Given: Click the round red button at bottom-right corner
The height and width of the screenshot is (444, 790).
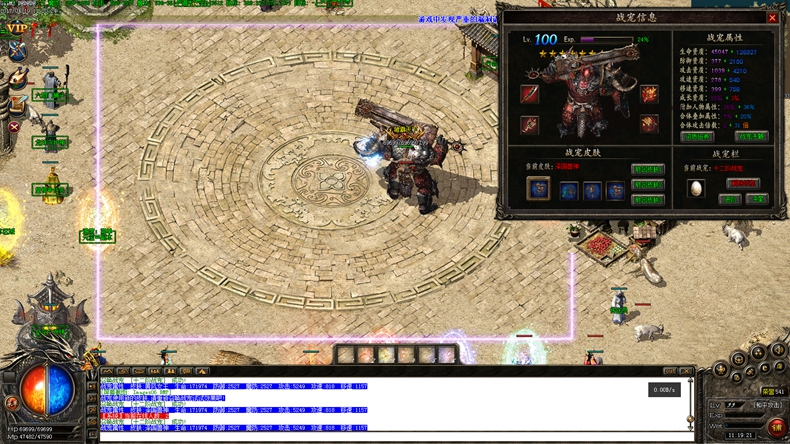Looking at the screenshot, I should tap(776, 427).
